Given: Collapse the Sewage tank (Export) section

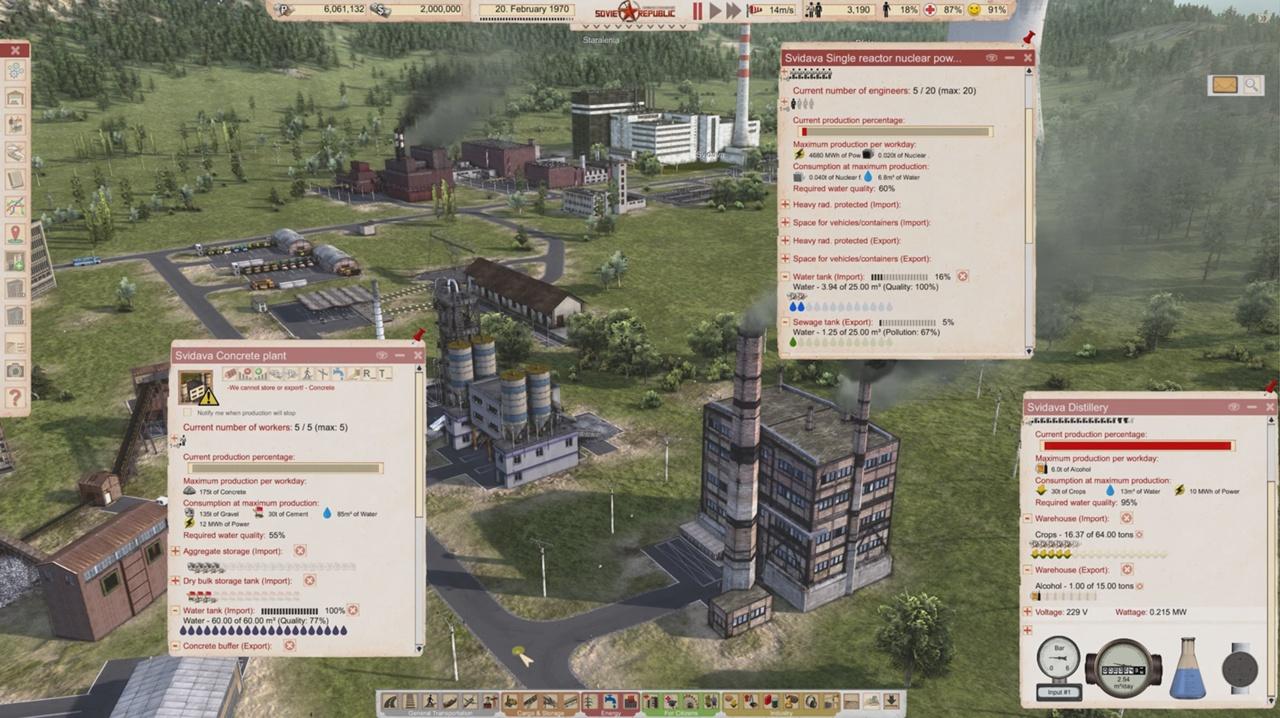Looking at the screenshot, I should (x=786, y=323).
